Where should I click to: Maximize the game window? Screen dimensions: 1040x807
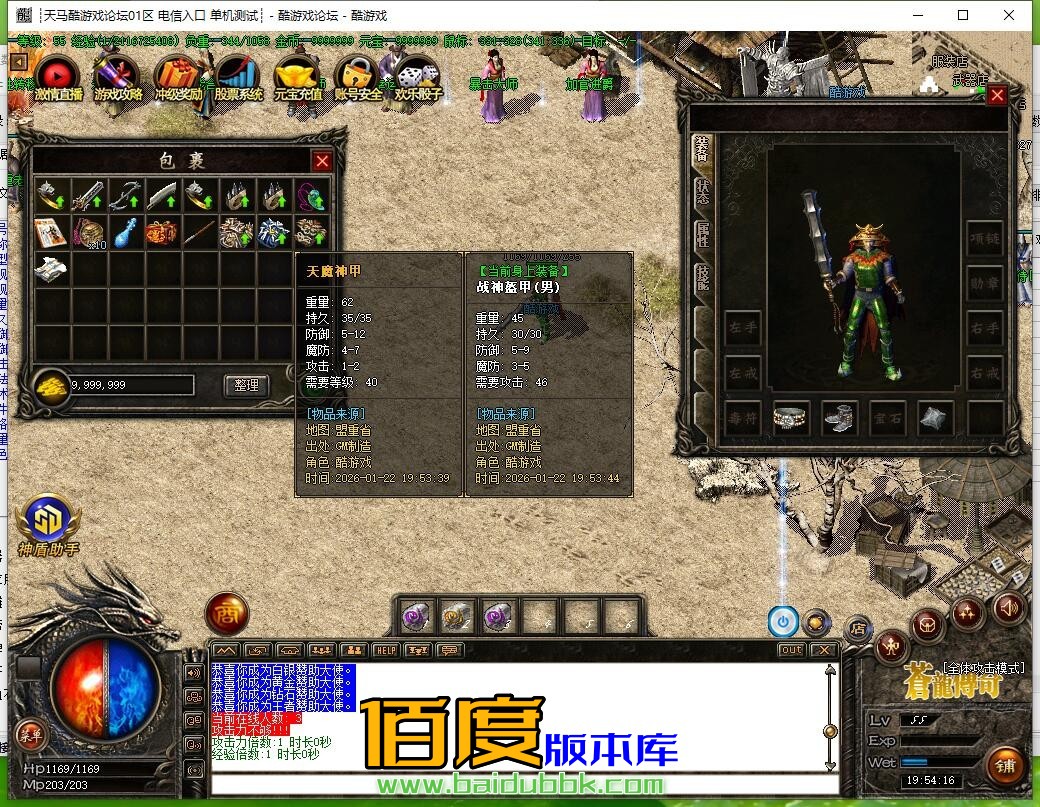963,15
